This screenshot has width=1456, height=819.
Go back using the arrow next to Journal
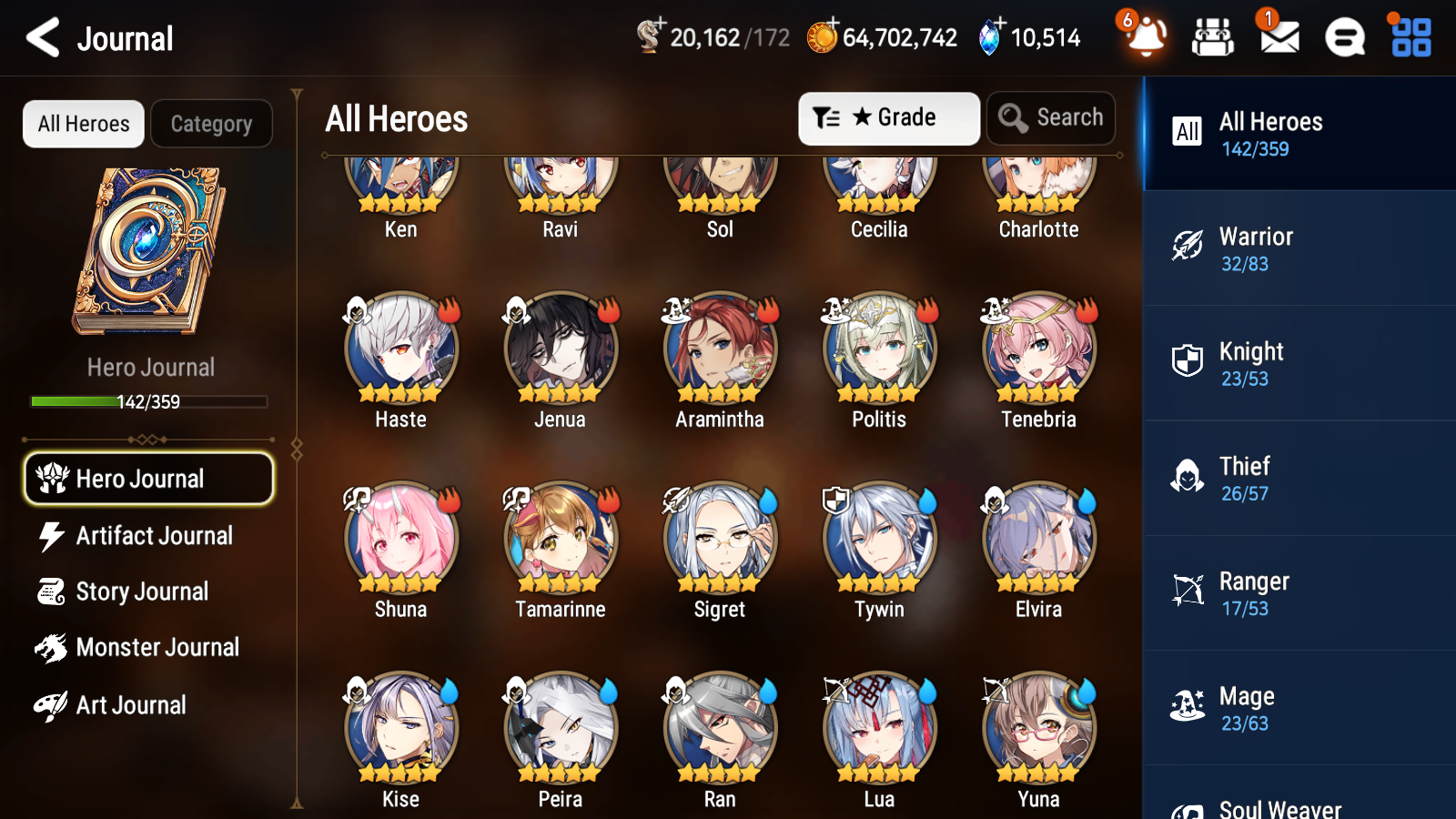(40, 37)
